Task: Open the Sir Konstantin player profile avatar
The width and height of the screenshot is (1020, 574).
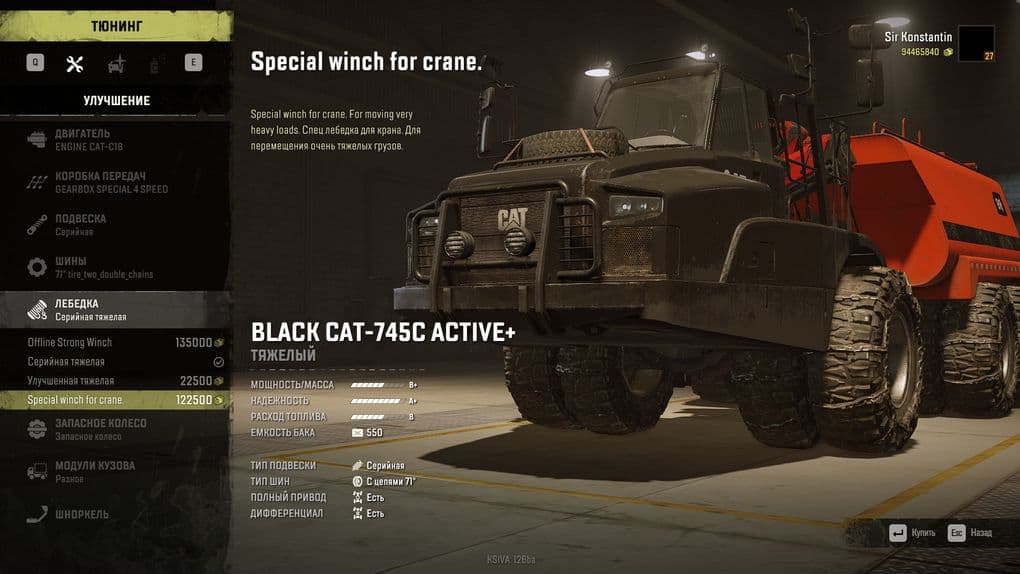Action: coord(976,43)
